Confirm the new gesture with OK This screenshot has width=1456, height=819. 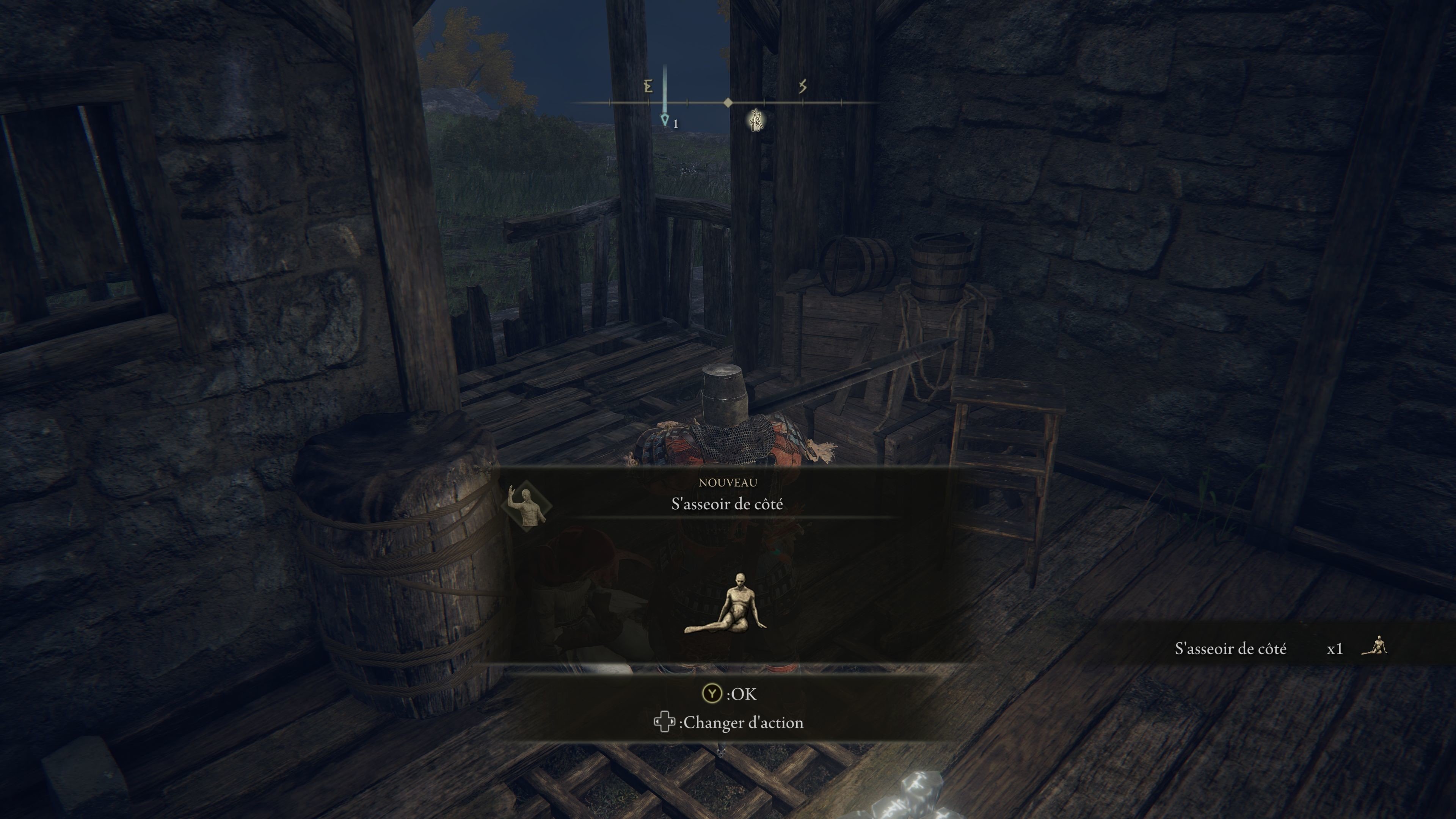click(x=728, y=693)
